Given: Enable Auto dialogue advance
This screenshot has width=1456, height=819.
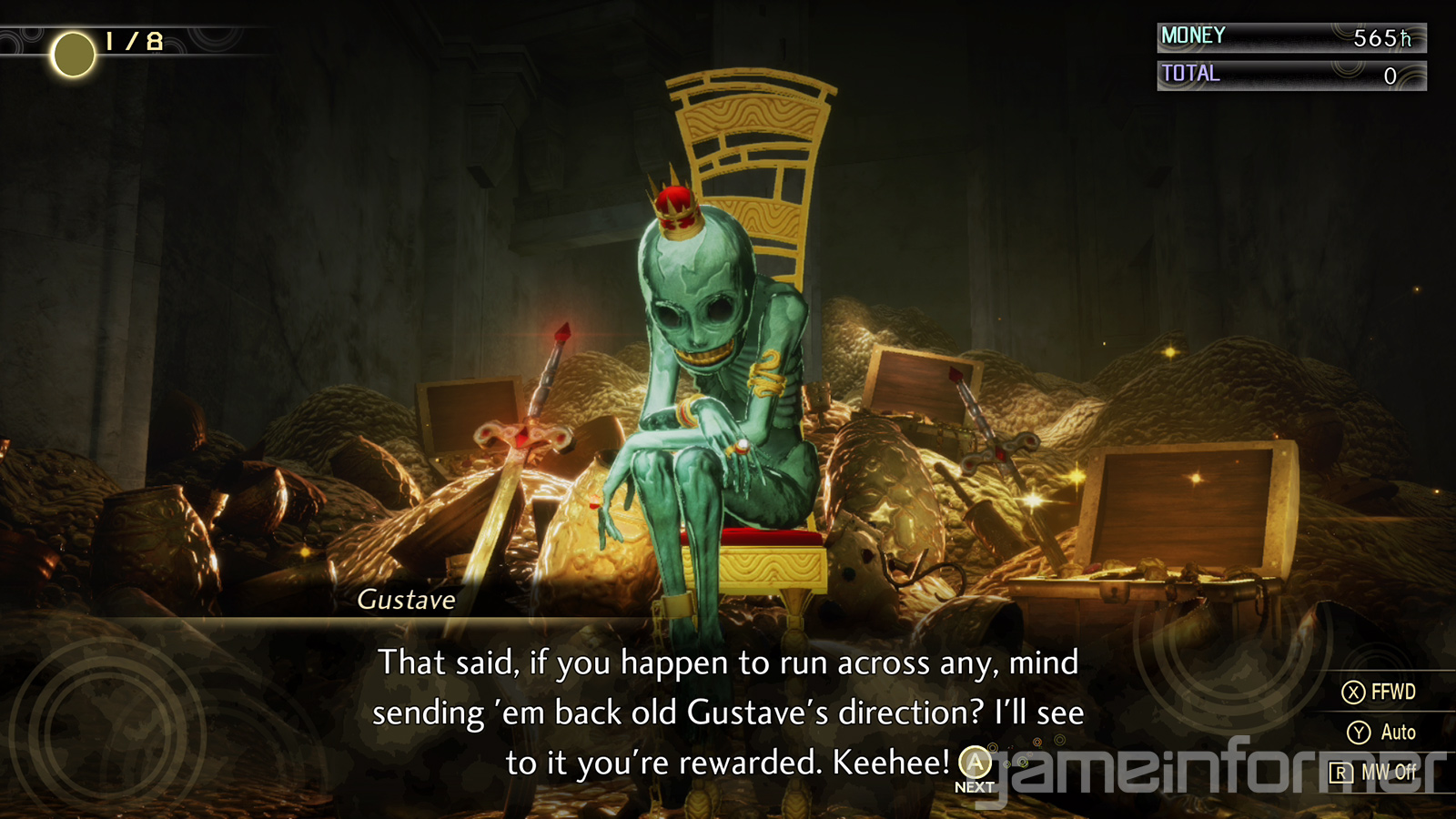Looking at the screenshot, I should pos(1381,733).
